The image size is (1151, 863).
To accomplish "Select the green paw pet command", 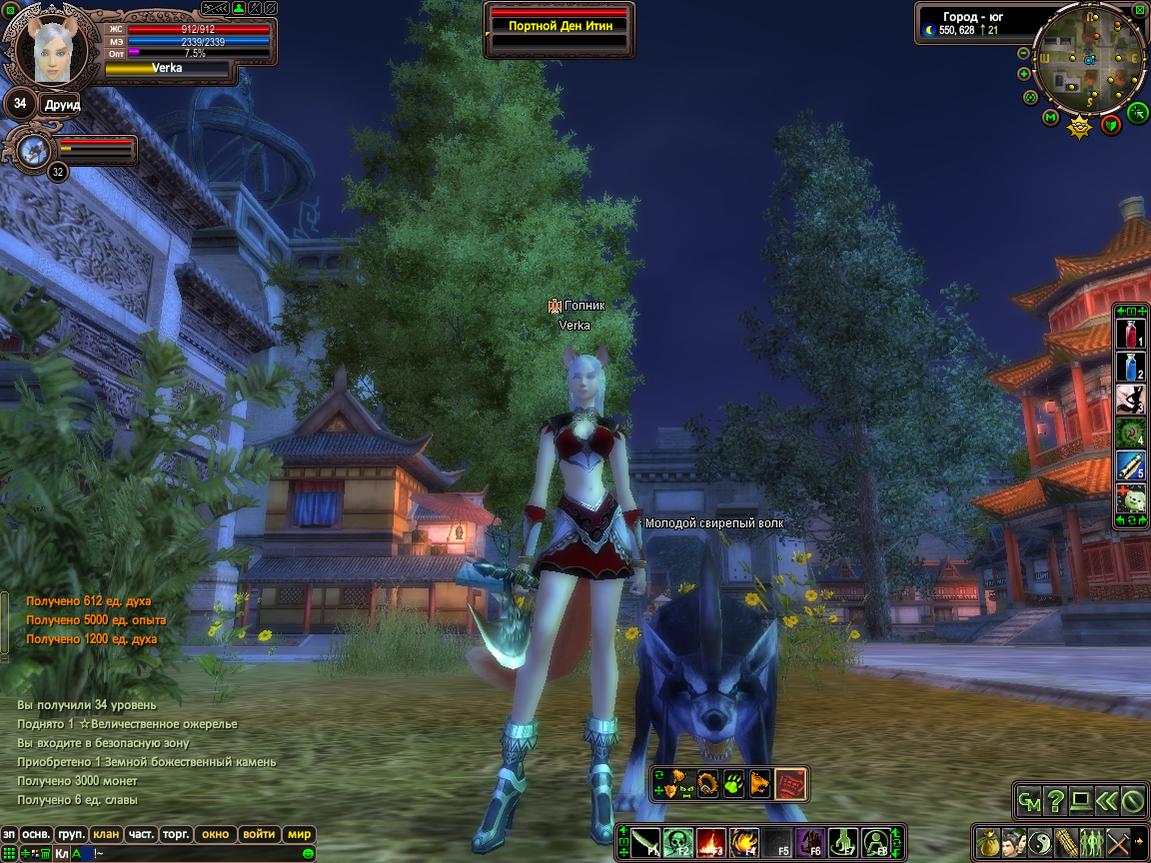I will [x=734, y=783].
